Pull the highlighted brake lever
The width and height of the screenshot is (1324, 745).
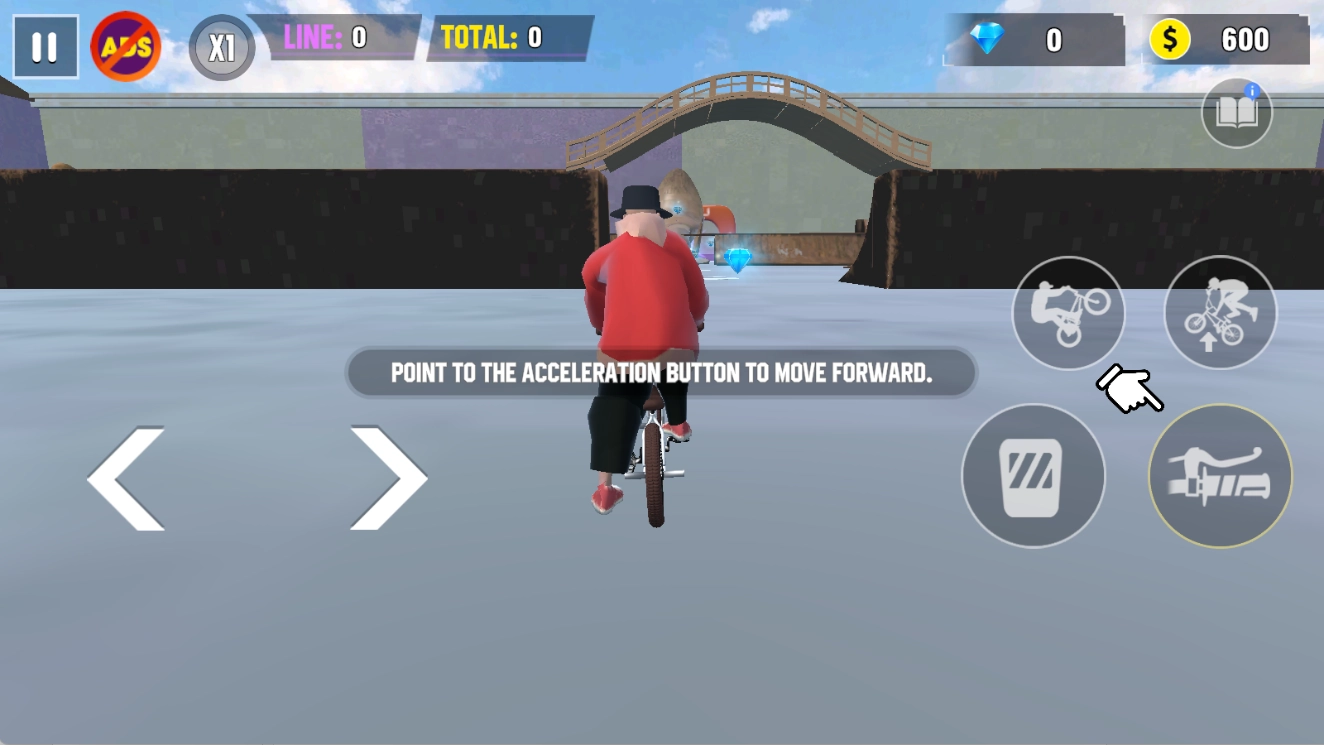(1220, 476)
